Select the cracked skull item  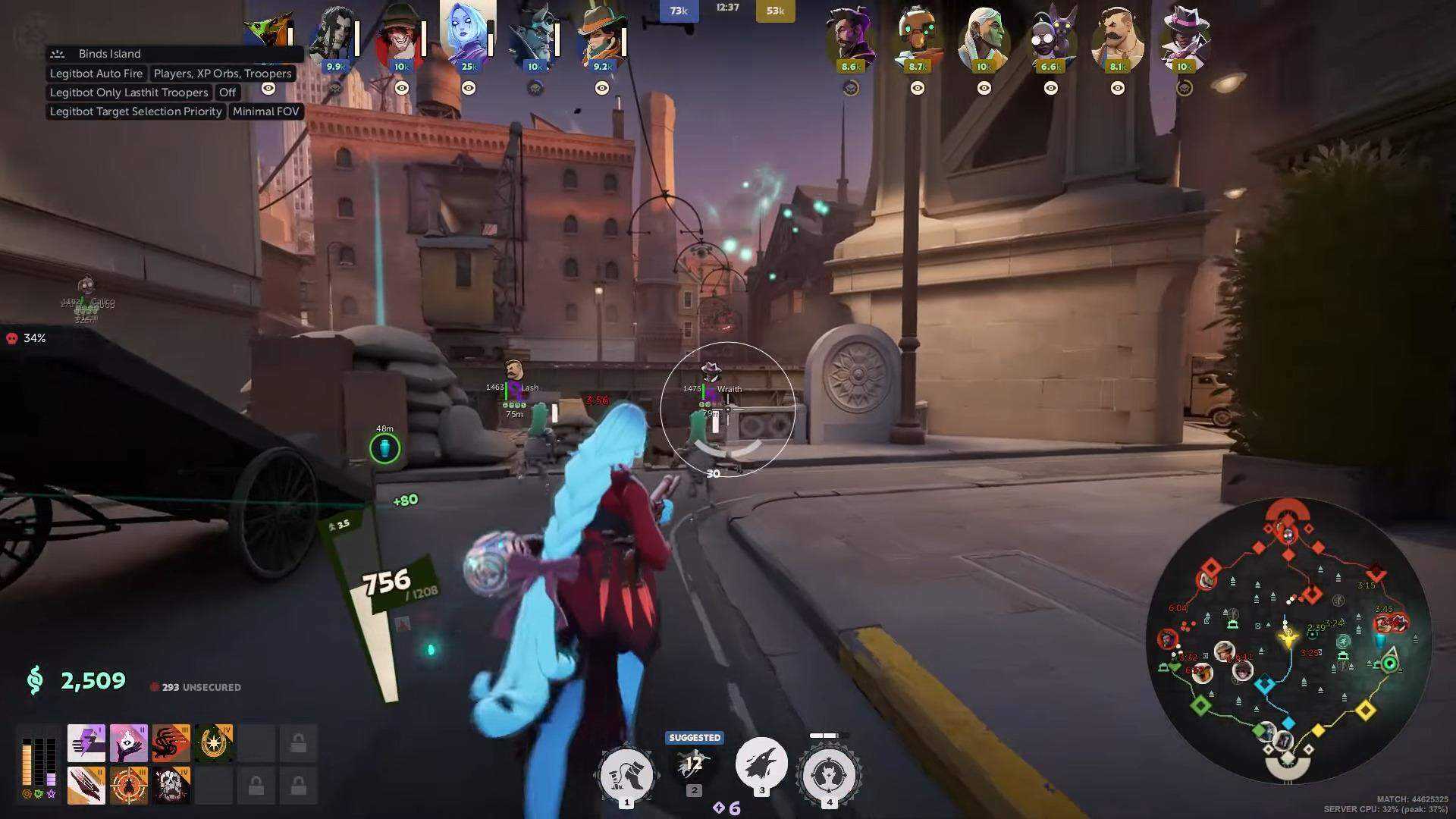(x=171, y=785)
